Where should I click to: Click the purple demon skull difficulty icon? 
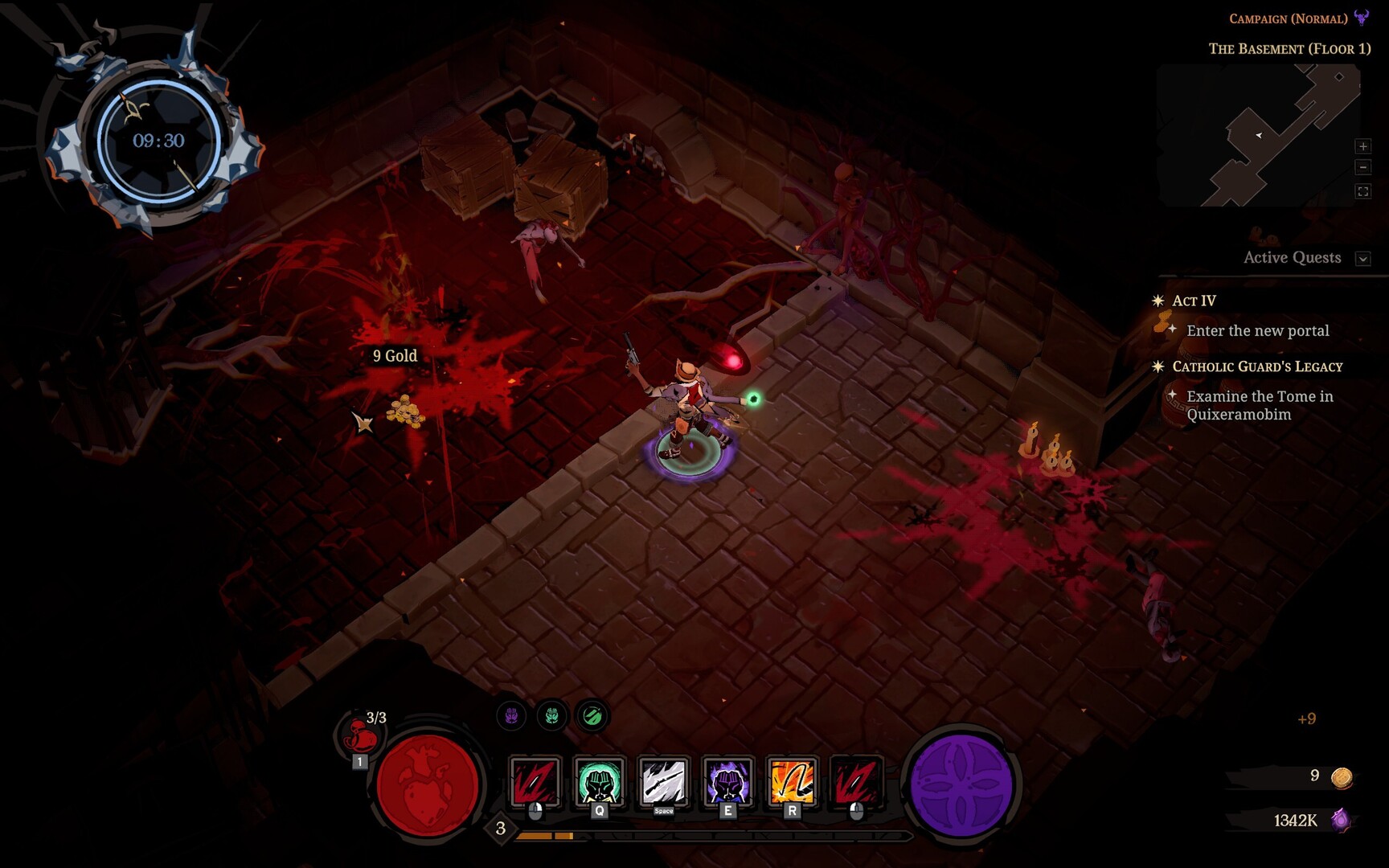coord(1362,18)
